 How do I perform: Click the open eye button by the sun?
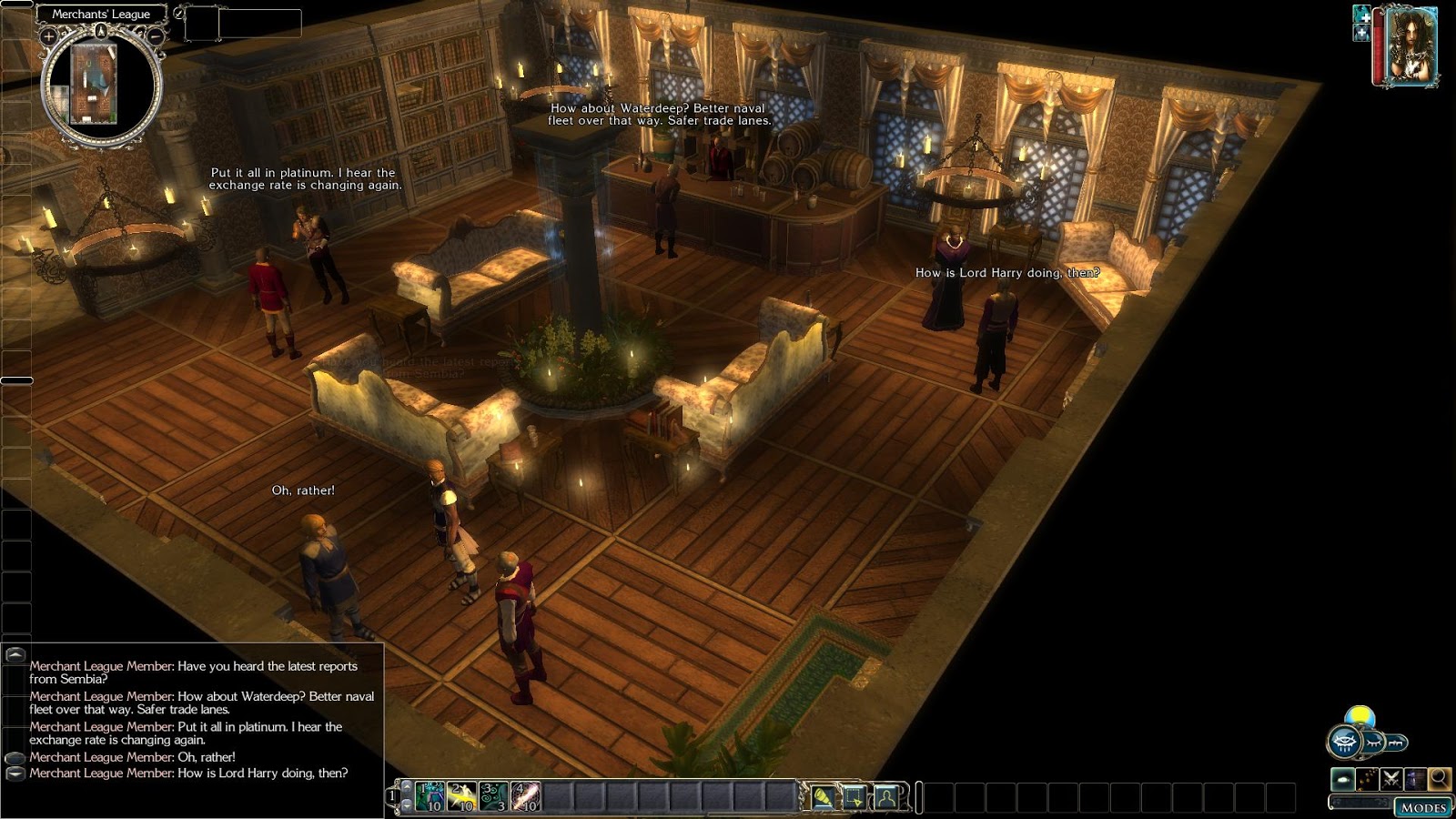(1345, 742)
